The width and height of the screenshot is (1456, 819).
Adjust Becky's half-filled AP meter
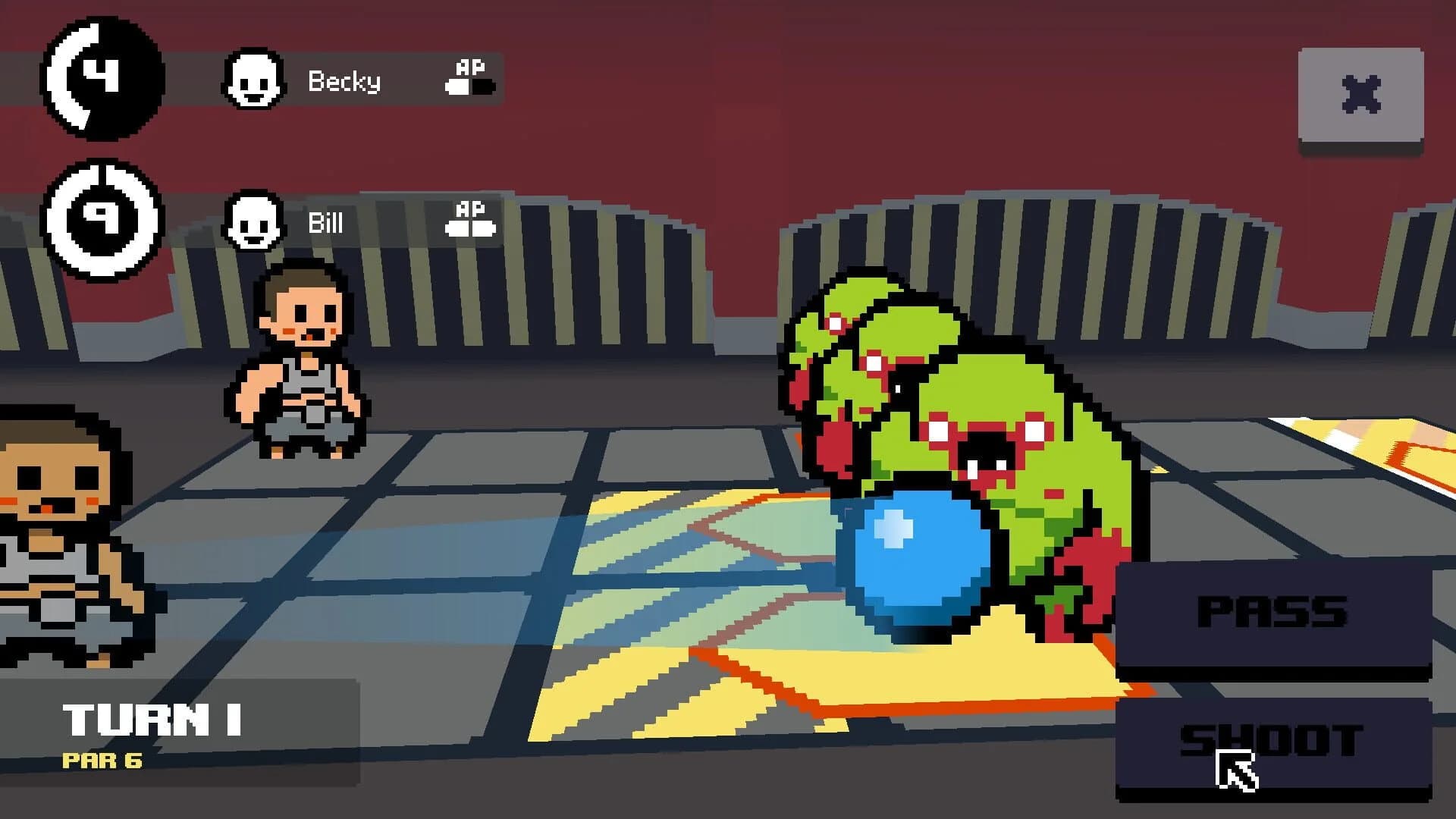(470, 87)
